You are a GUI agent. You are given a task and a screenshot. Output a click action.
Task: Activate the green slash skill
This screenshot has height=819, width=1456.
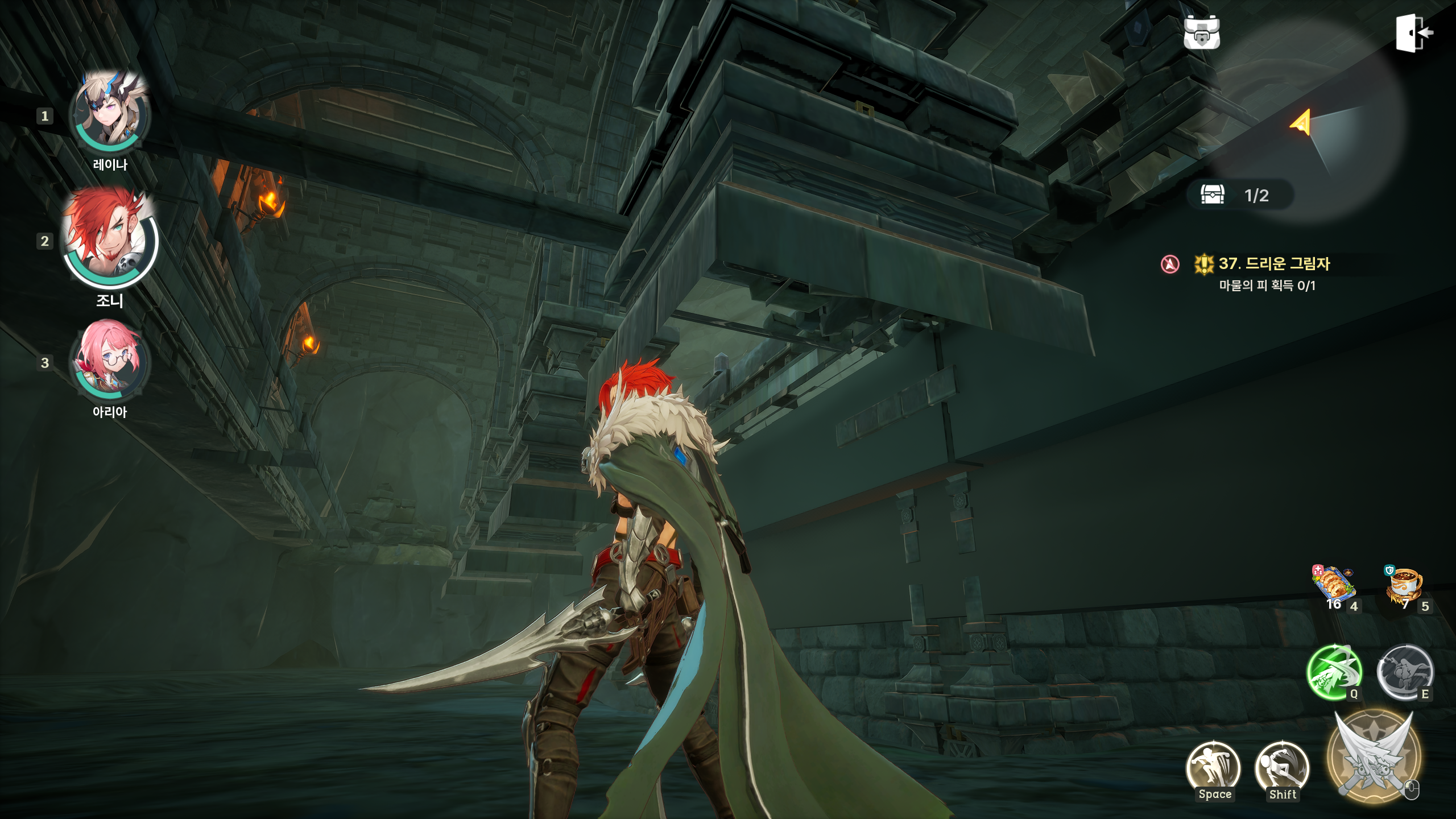pyautogui.click(x=1334, y=672)
